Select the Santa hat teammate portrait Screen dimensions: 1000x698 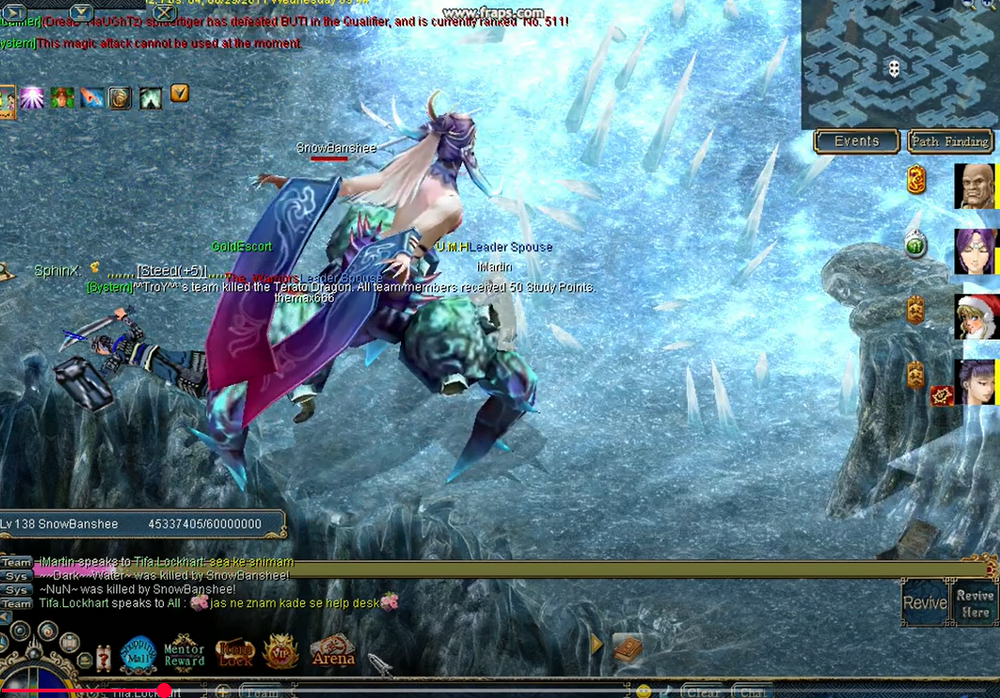coord(977,316)
